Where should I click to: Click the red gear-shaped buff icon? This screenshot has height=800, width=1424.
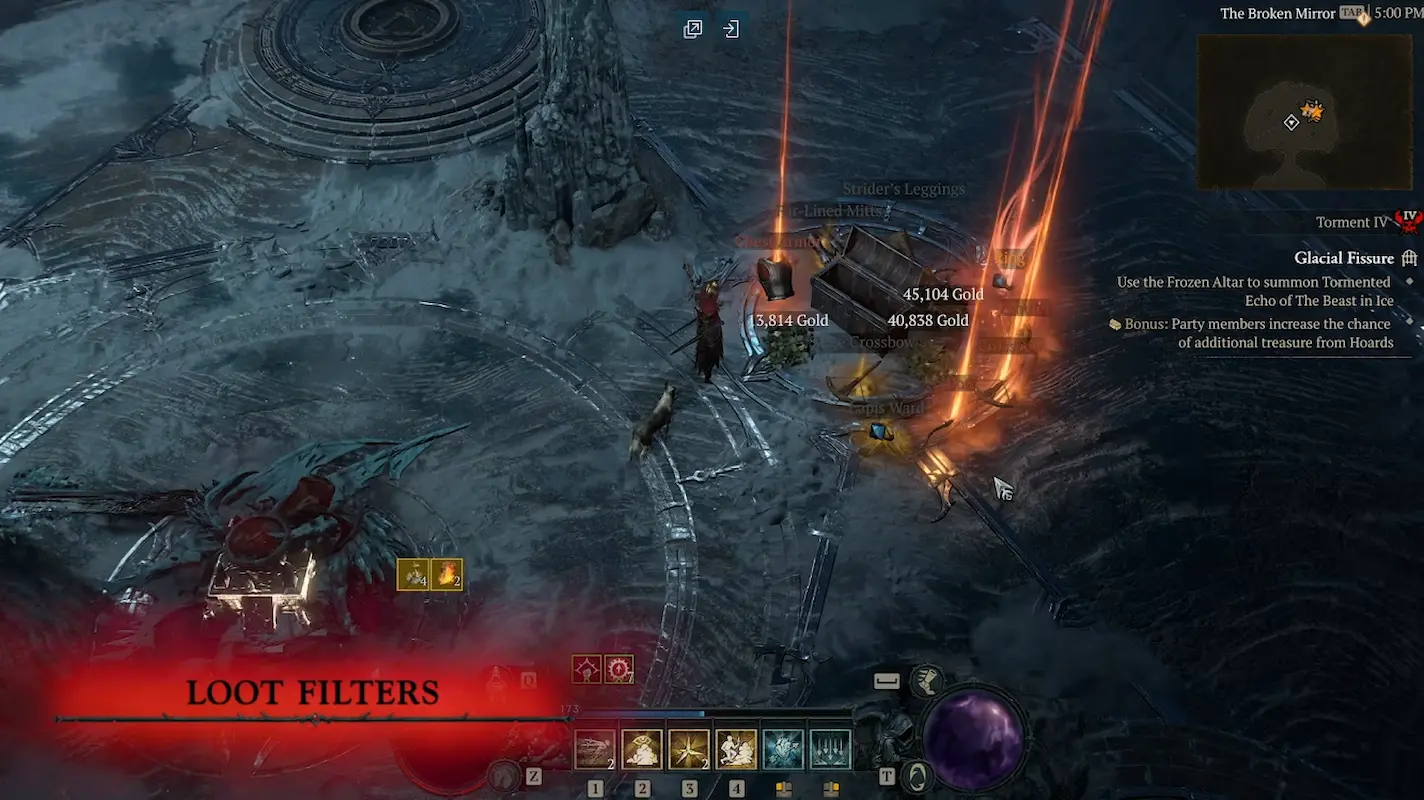click(x=618, y=667)
